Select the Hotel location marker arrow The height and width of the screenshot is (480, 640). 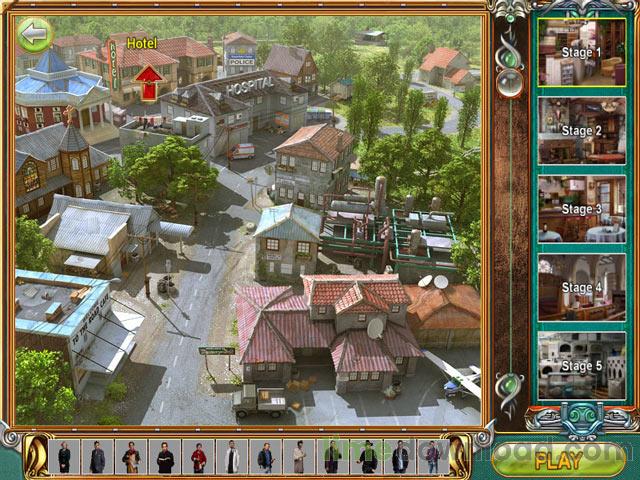pos(148,82)
